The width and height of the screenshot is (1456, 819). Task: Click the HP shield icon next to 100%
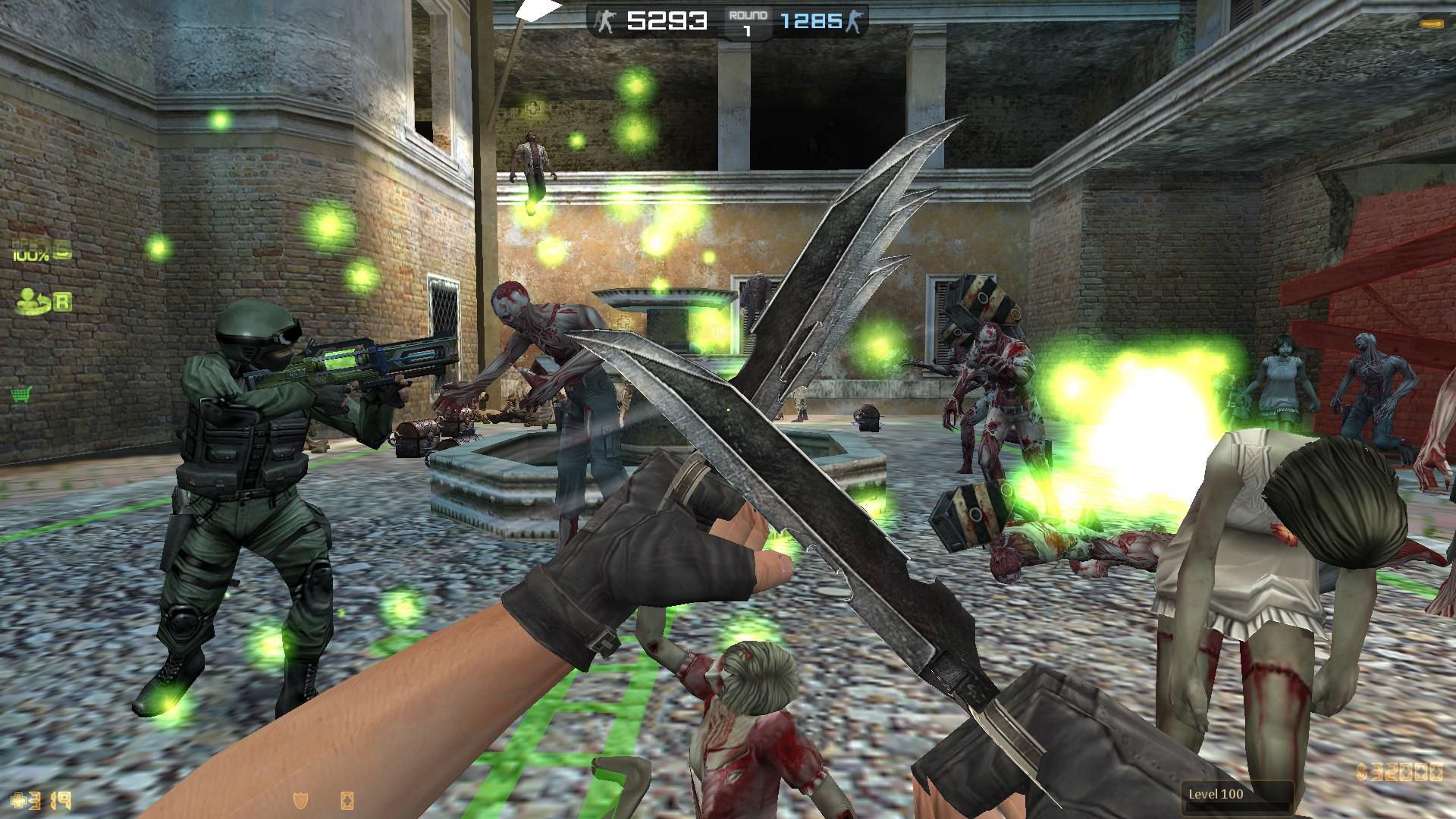[x=62, y=249]
